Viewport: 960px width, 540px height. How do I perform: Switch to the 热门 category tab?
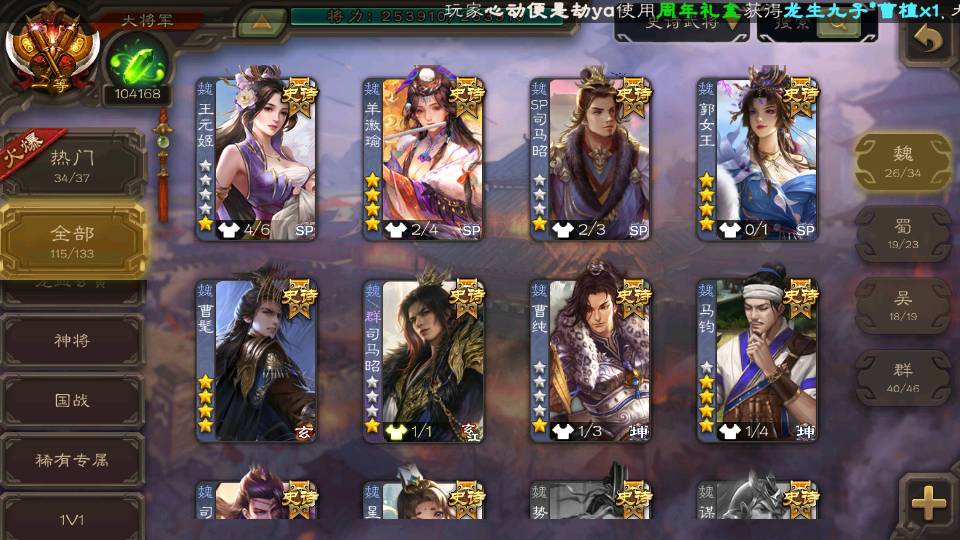(x=73, y=165)
